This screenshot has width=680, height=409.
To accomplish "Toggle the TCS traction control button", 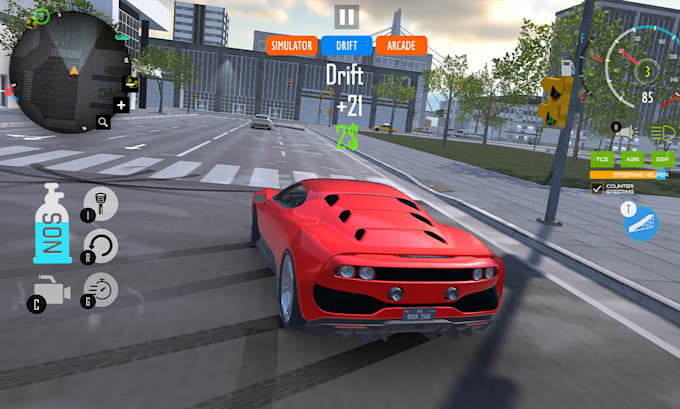I will (602, 159).
